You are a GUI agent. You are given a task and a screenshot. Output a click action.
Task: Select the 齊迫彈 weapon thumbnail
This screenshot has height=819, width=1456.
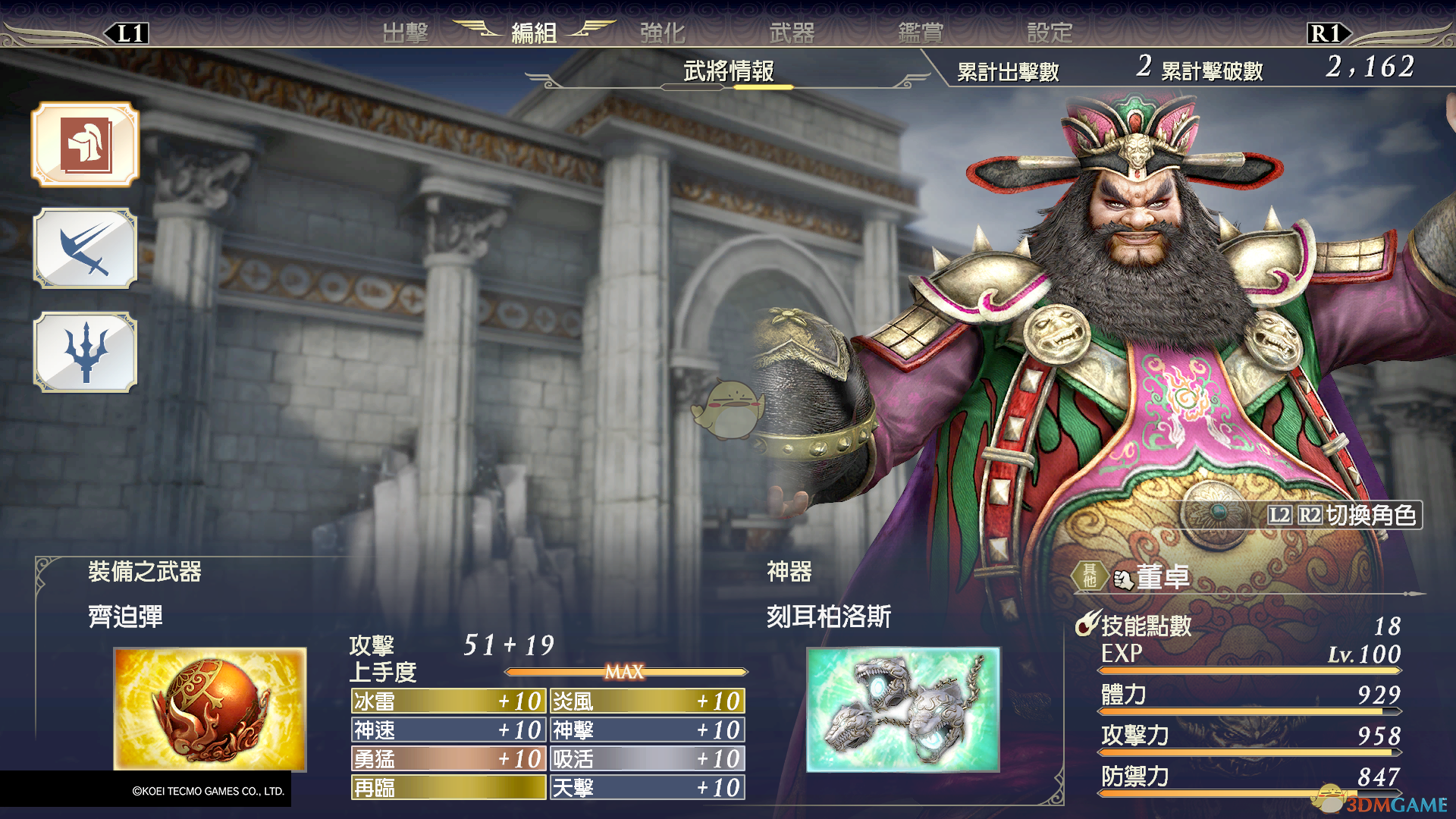coord(210,709)
